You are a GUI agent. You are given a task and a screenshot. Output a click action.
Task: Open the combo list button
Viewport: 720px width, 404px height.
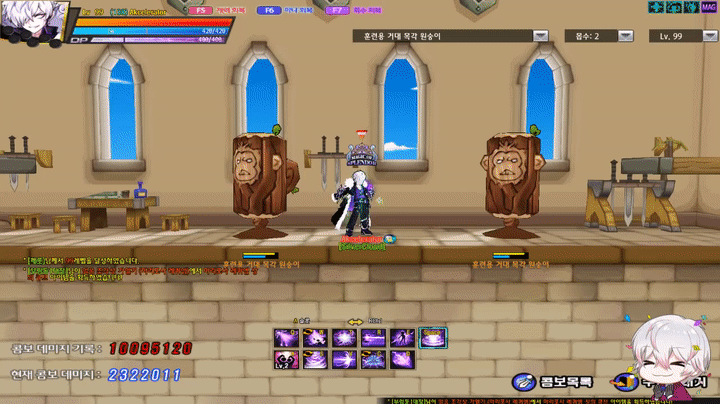tap(553, 381)
